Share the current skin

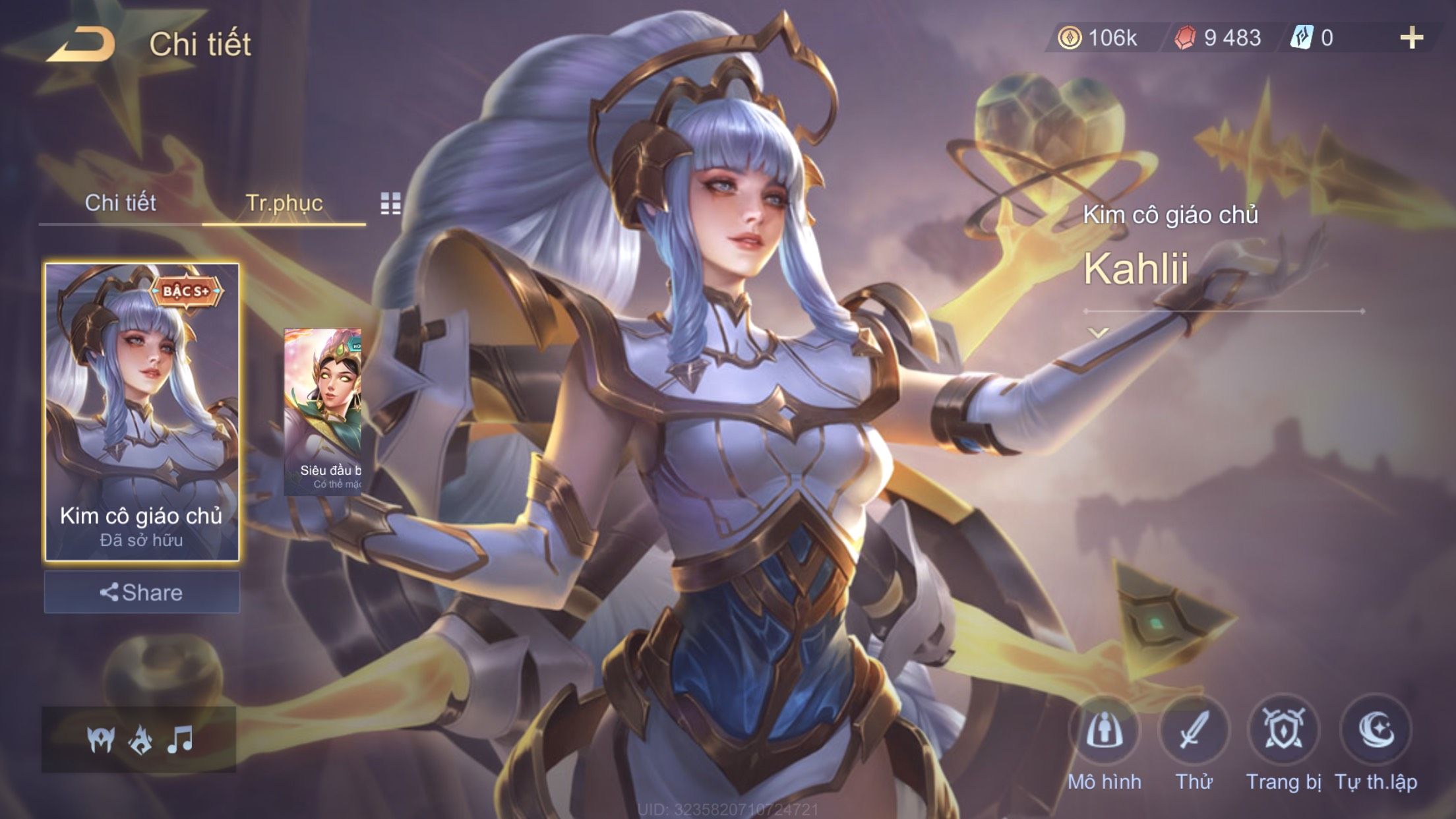[x=142, y=592]
